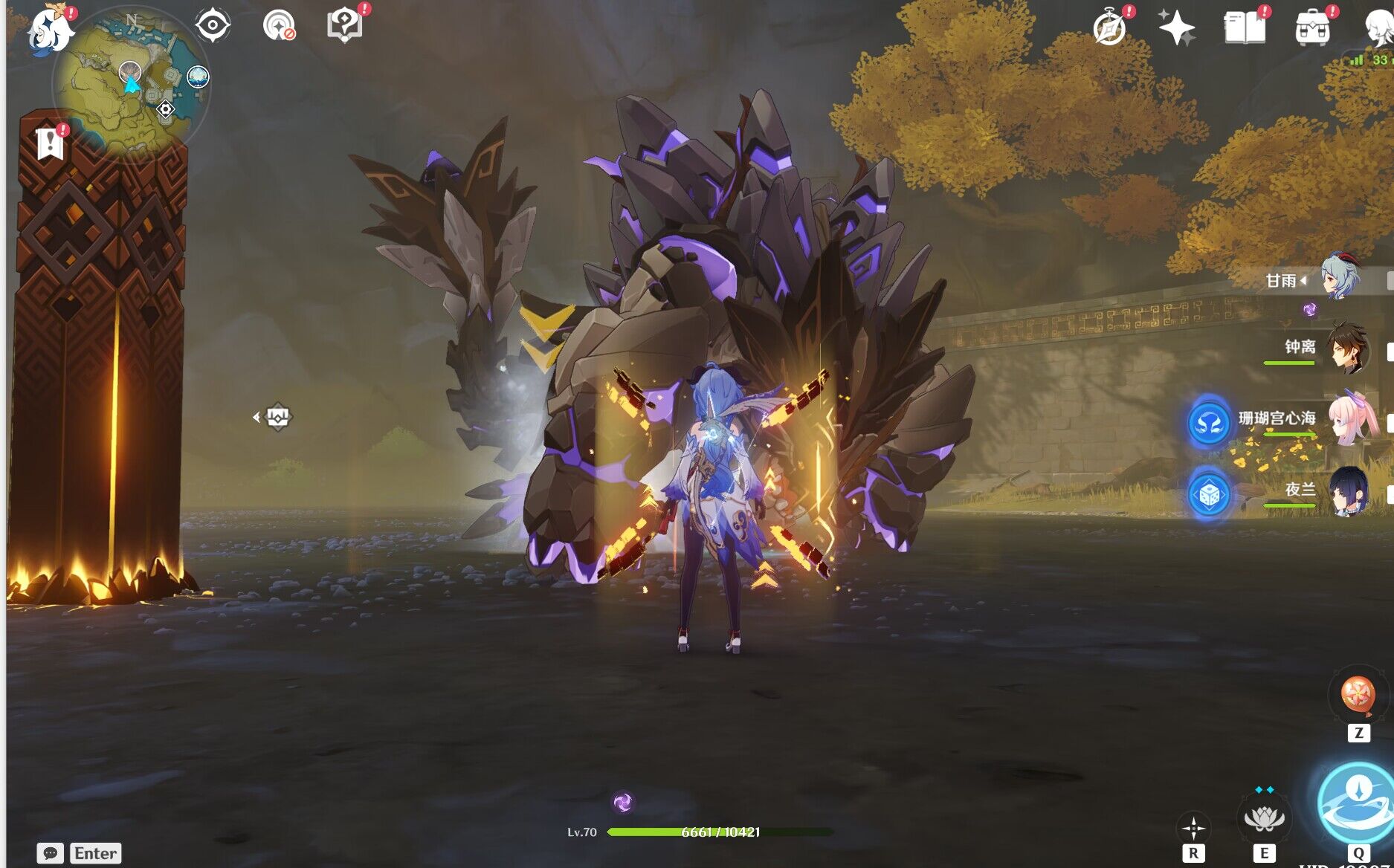Open the chat speech bubble
The width and height of the screenshot is (1394, 868).
point(51,853)
